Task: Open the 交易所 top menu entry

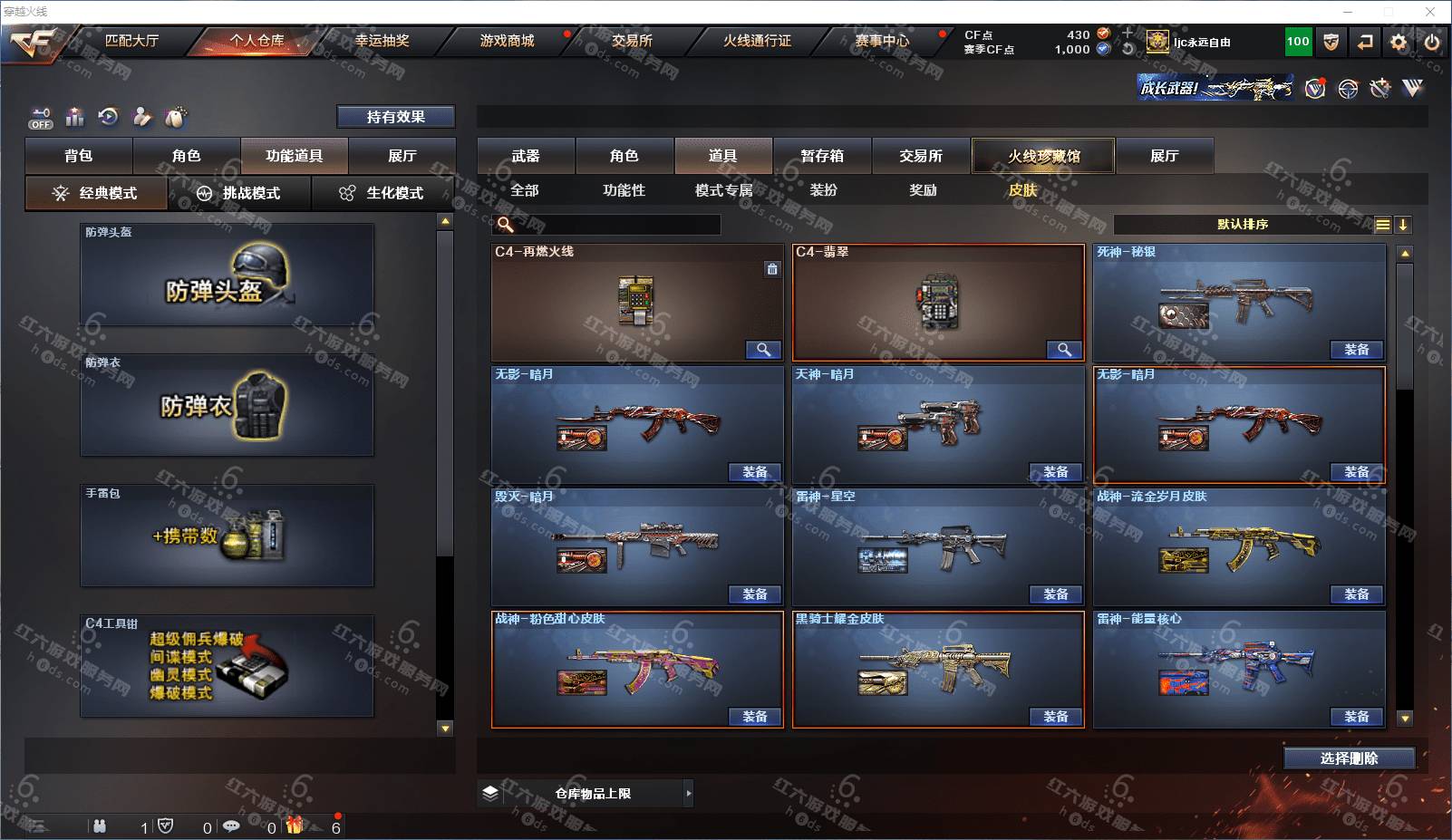Action: click(632, 41)
